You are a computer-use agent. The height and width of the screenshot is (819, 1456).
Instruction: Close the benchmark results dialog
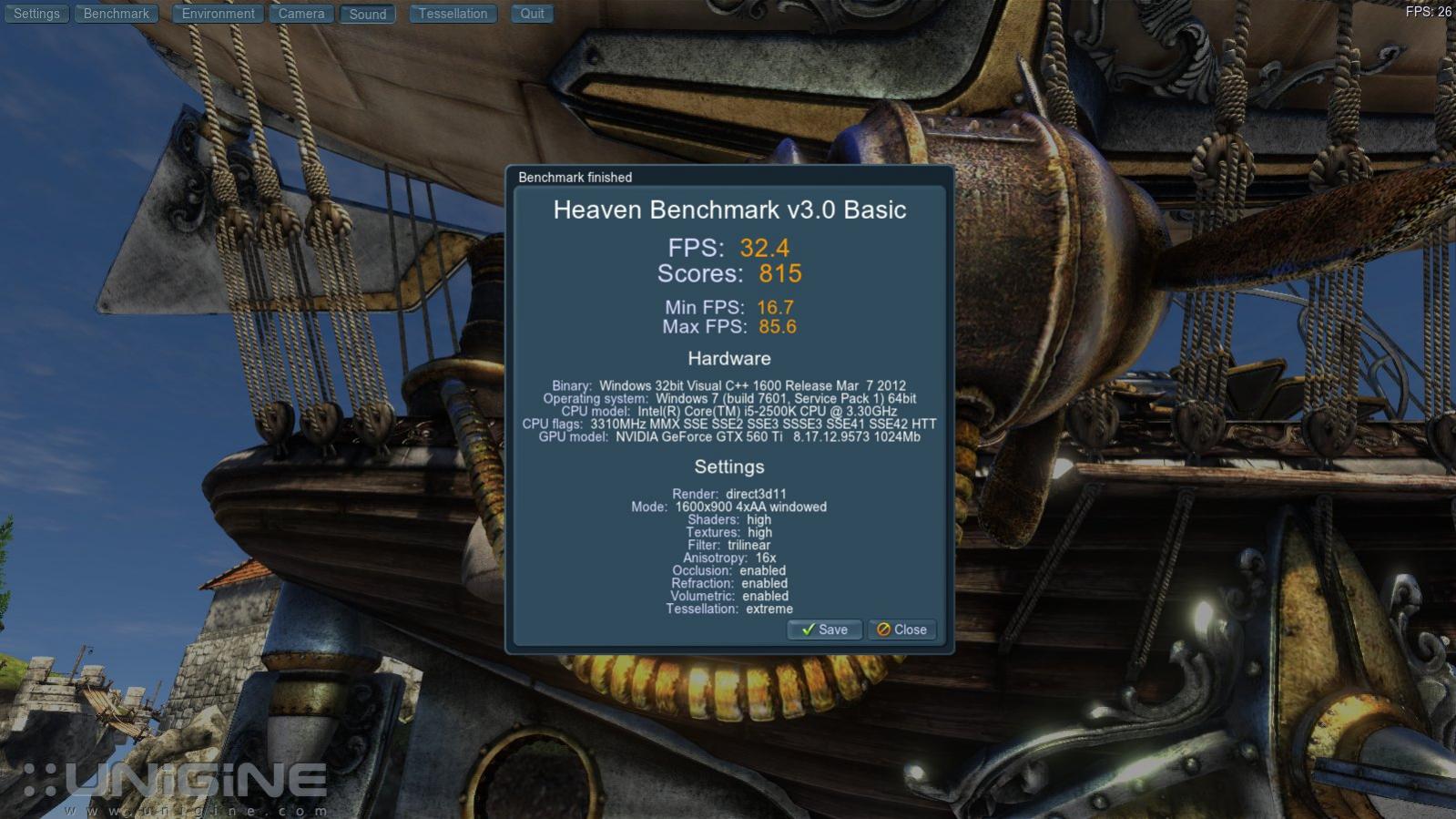[x=901, y=630]
